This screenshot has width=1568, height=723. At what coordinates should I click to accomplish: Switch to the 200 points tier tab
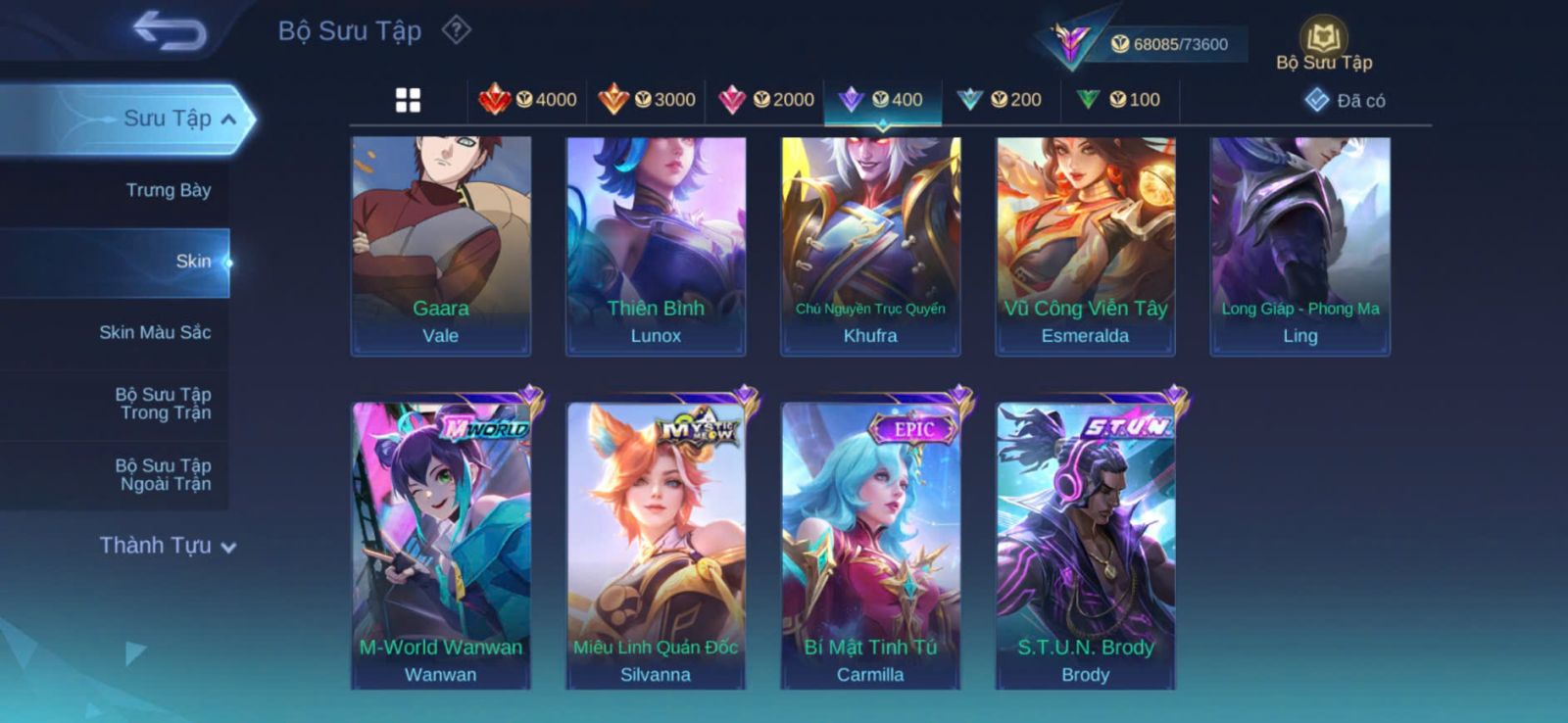[1000, 100]
